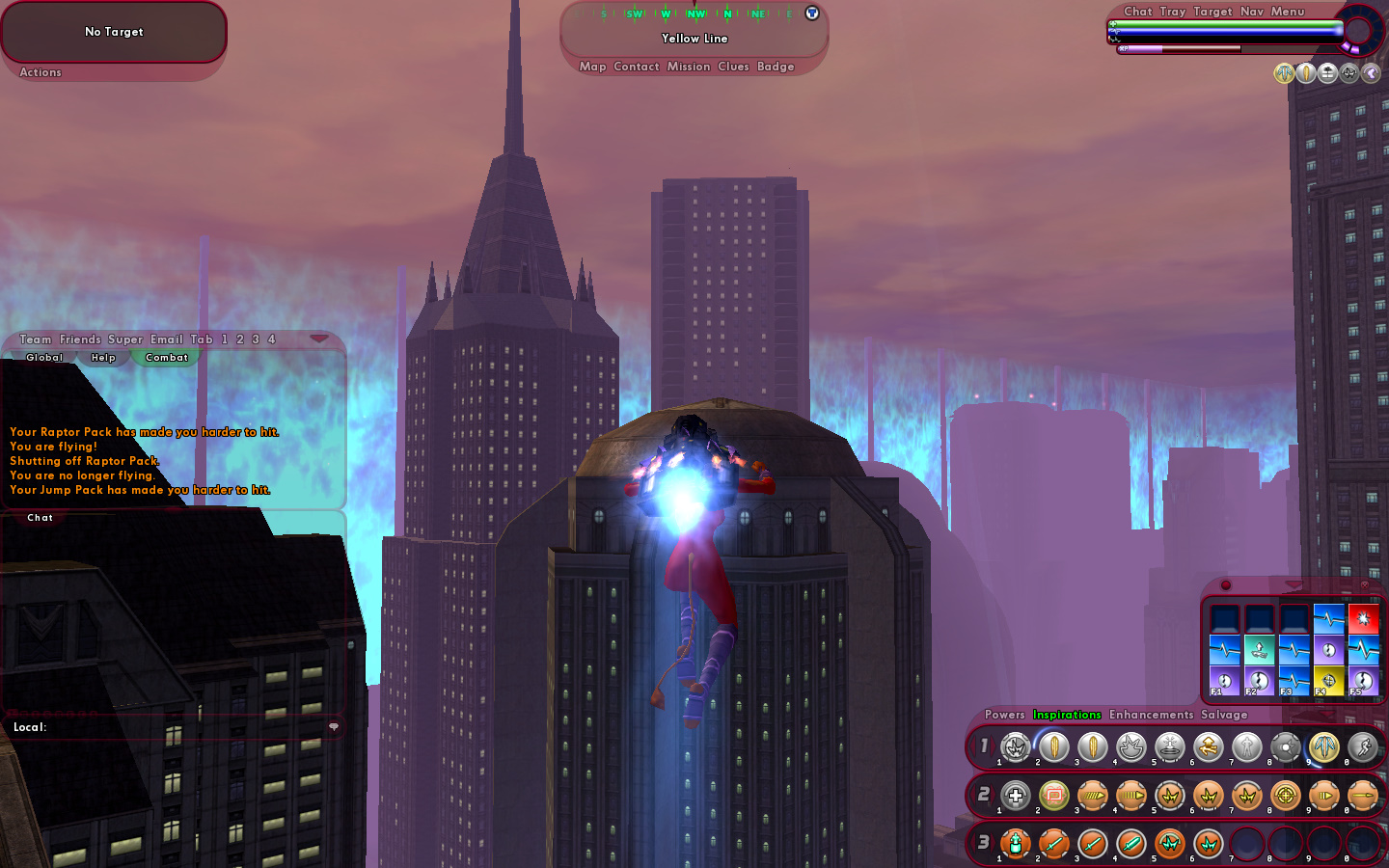
Task: Open the Powers window
Action: click(x=1004, y=715)
